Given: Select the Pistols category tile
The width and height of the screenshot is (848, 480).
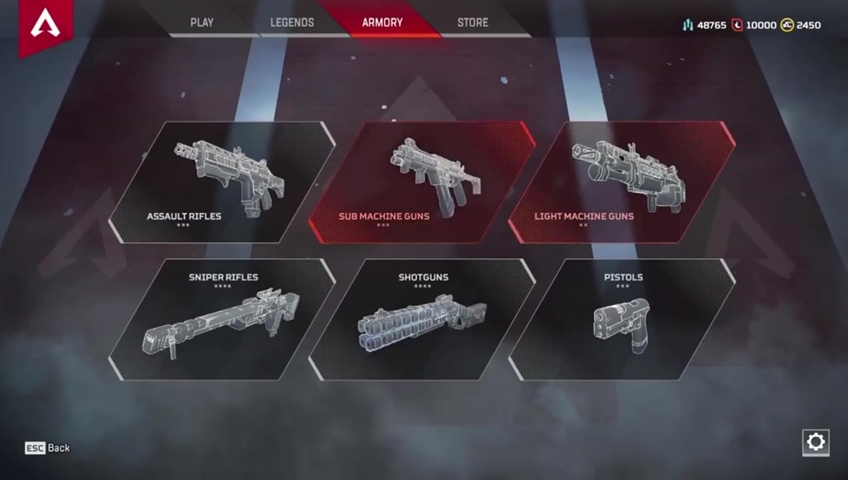Looking at the screenshot, I should [x=621, y=320].
